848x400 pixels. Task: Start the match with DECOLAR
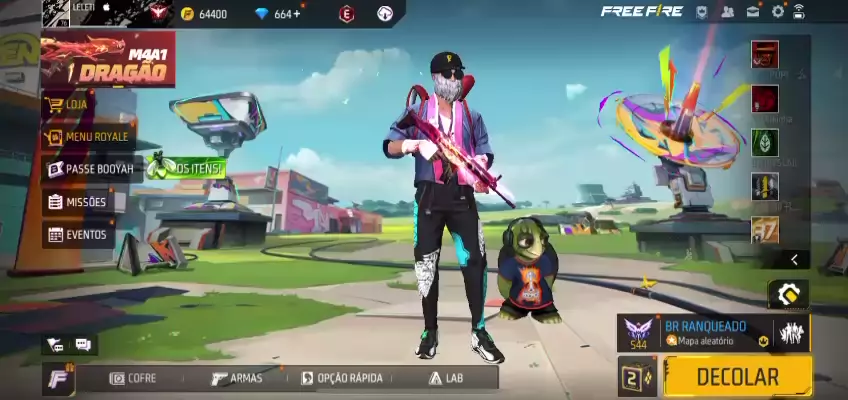[737, 377]
